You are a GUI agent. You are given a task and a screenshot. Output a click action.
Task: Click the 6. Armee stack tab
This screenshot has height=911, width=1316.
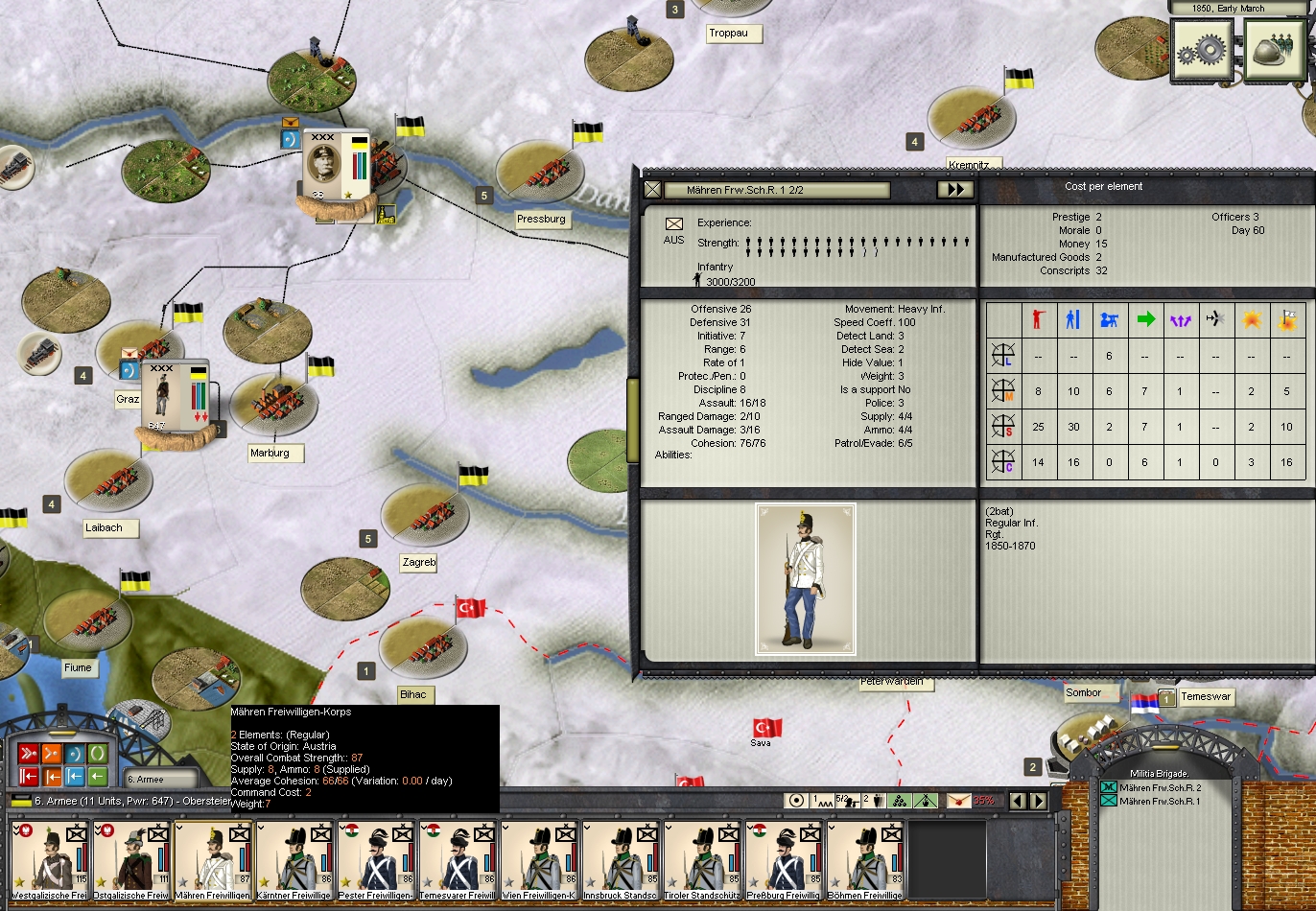(159, 780)
